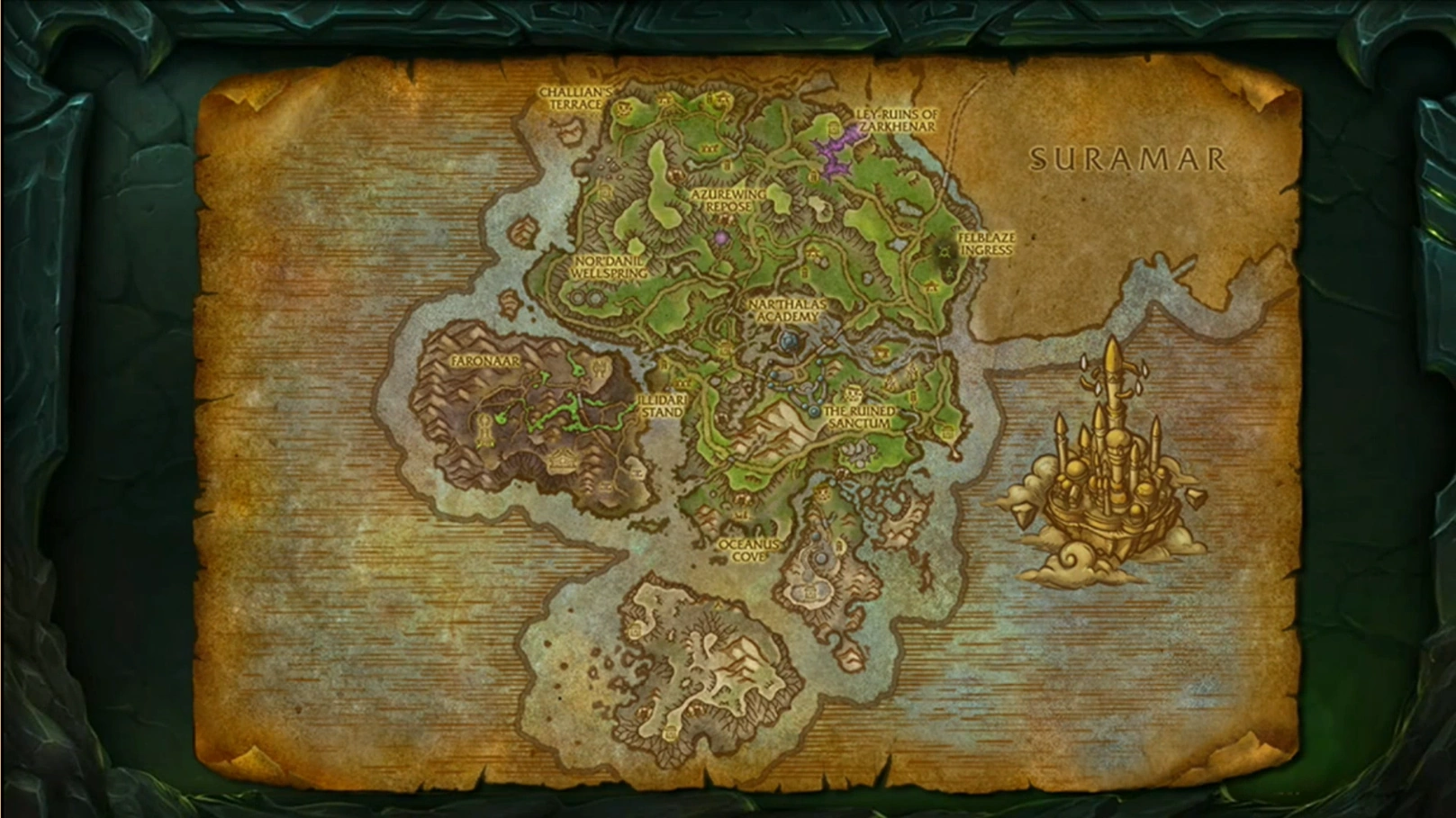Open the Narthalas Academy label
Screen dimensions: 1456x818
786,310
